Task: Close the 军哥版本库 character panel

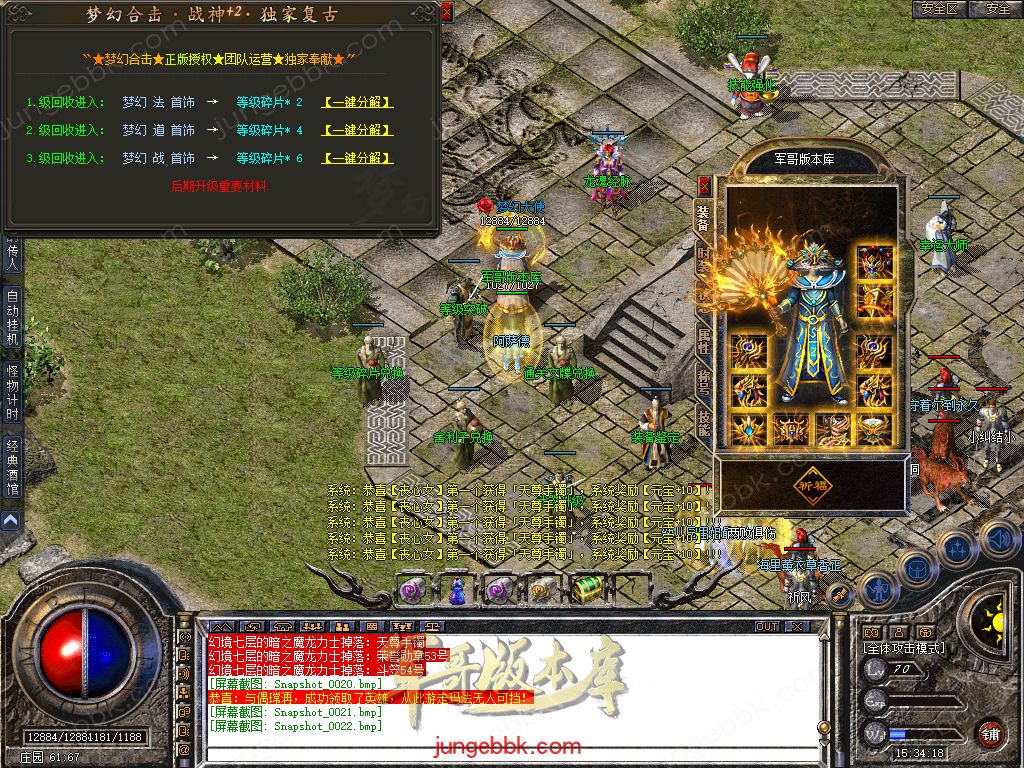Action: (704, 186)
